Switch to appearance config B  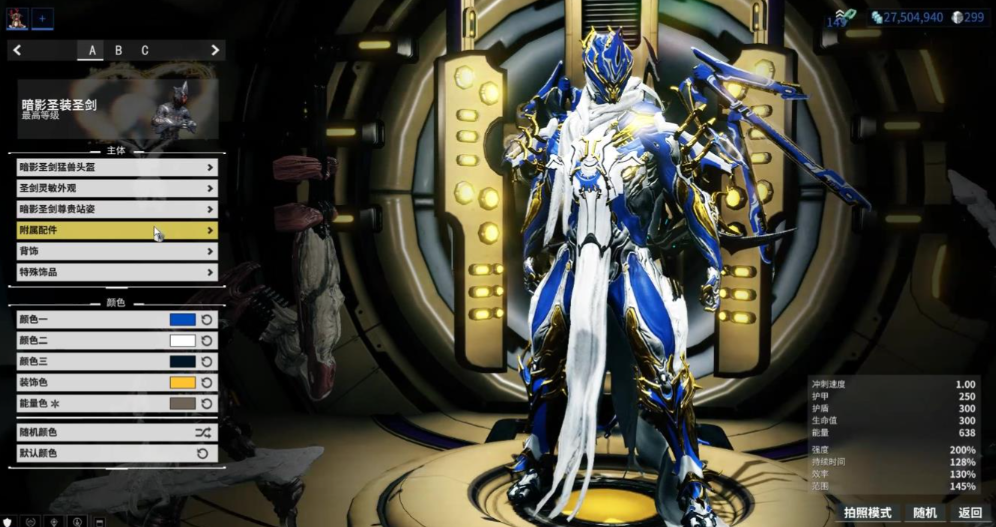pos(118,50)
